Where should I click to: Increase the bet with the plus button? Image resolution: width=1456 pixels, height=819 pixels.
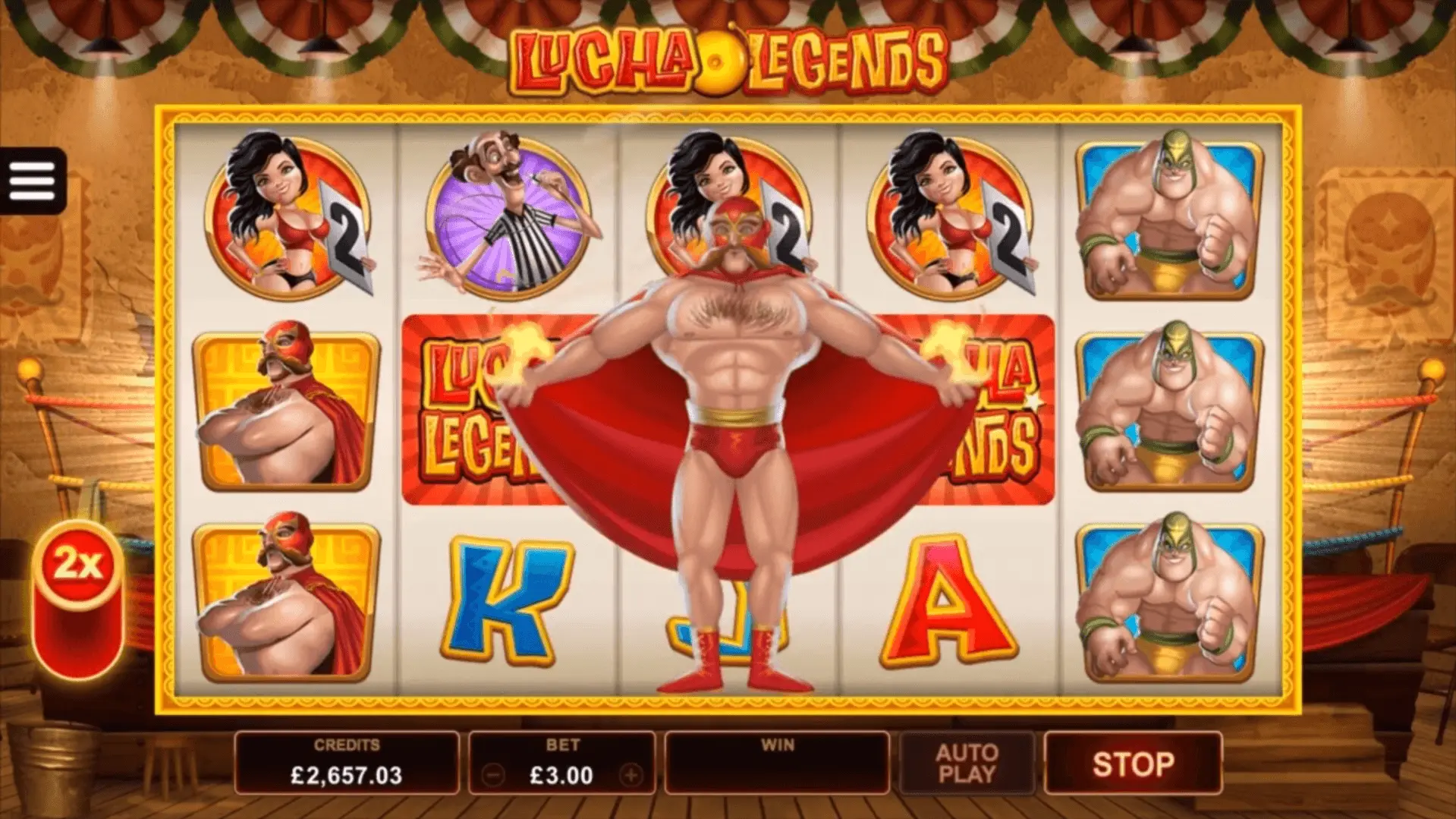click(631, 775)
